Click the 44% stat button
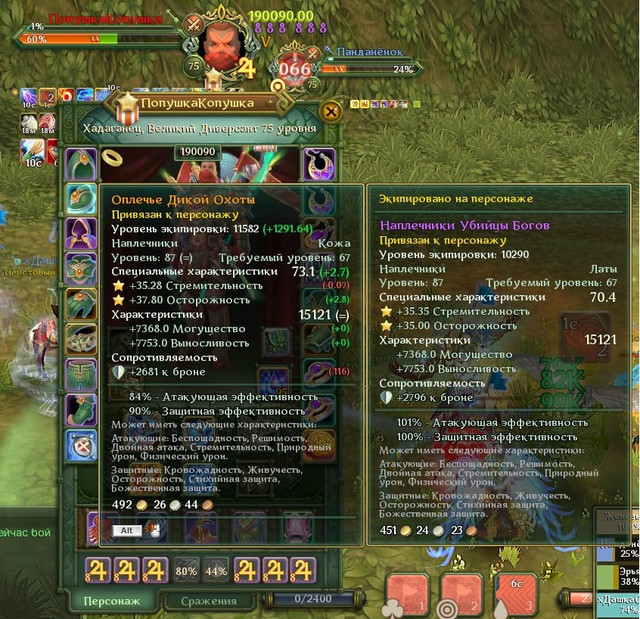 (216, 571)
